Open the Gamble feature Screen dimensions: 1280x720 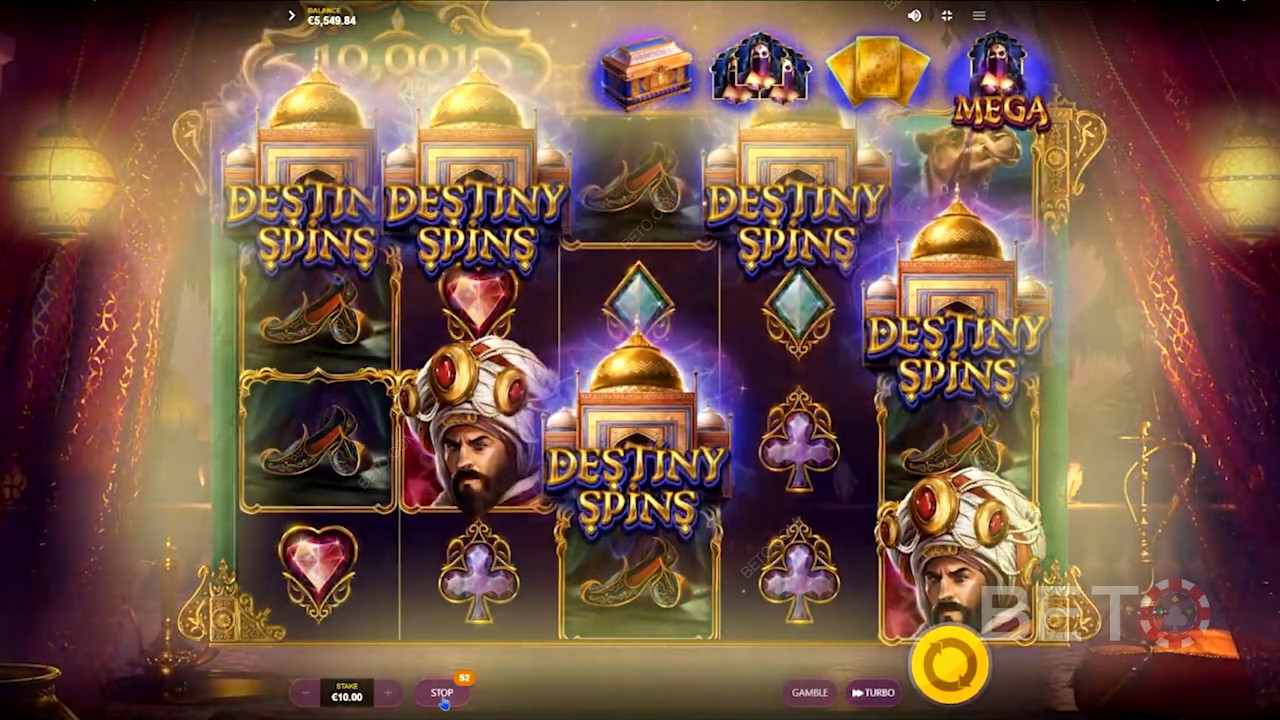(x=809, y=693)
